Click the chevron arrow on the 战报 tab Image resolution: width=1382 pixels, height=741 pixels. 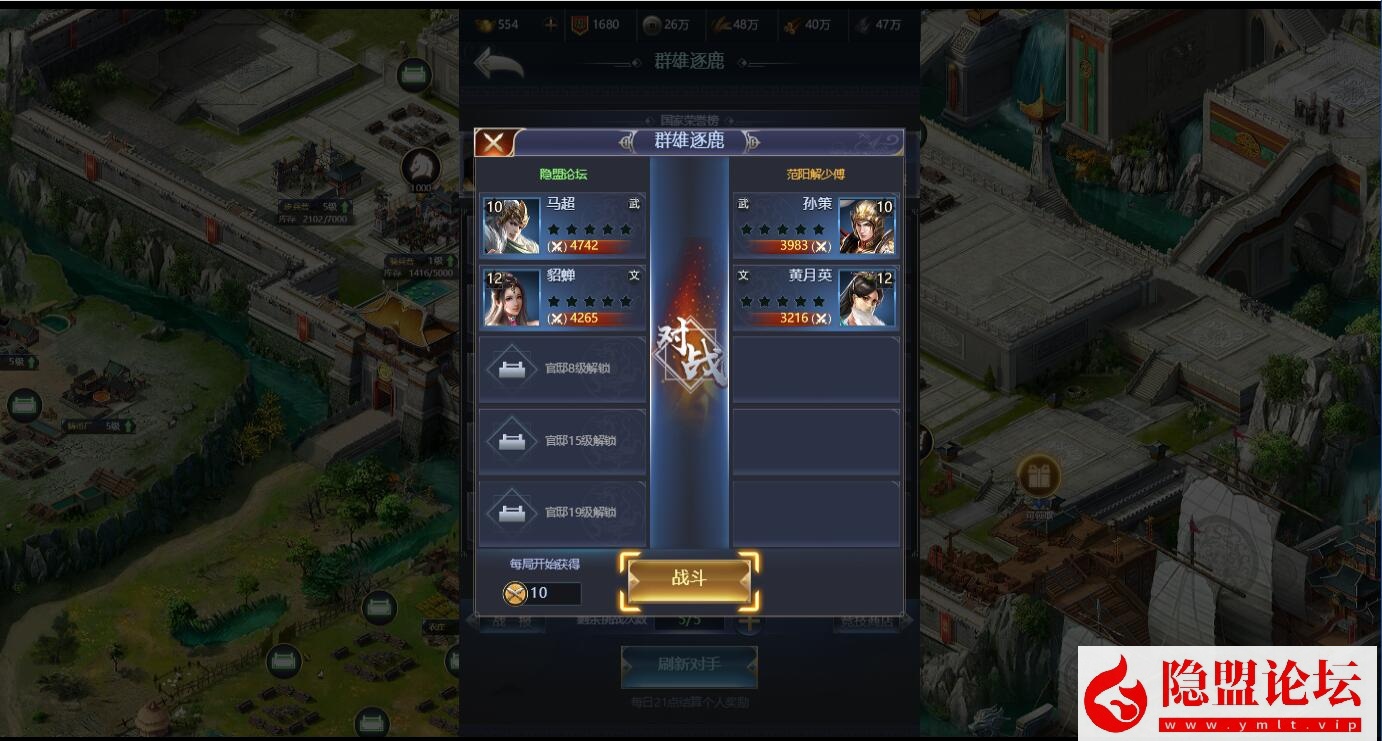pos(473,622)
